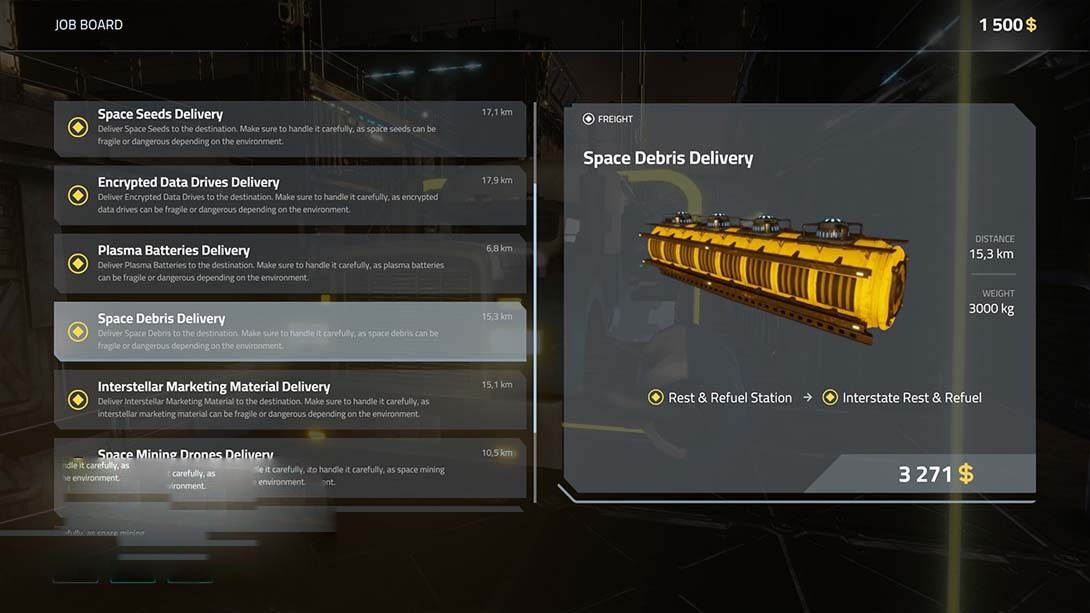Viewport: 1090px width, 613px height.
Task: Click the highlighted Space Debris Delivery row
Action: click(290, 332)
